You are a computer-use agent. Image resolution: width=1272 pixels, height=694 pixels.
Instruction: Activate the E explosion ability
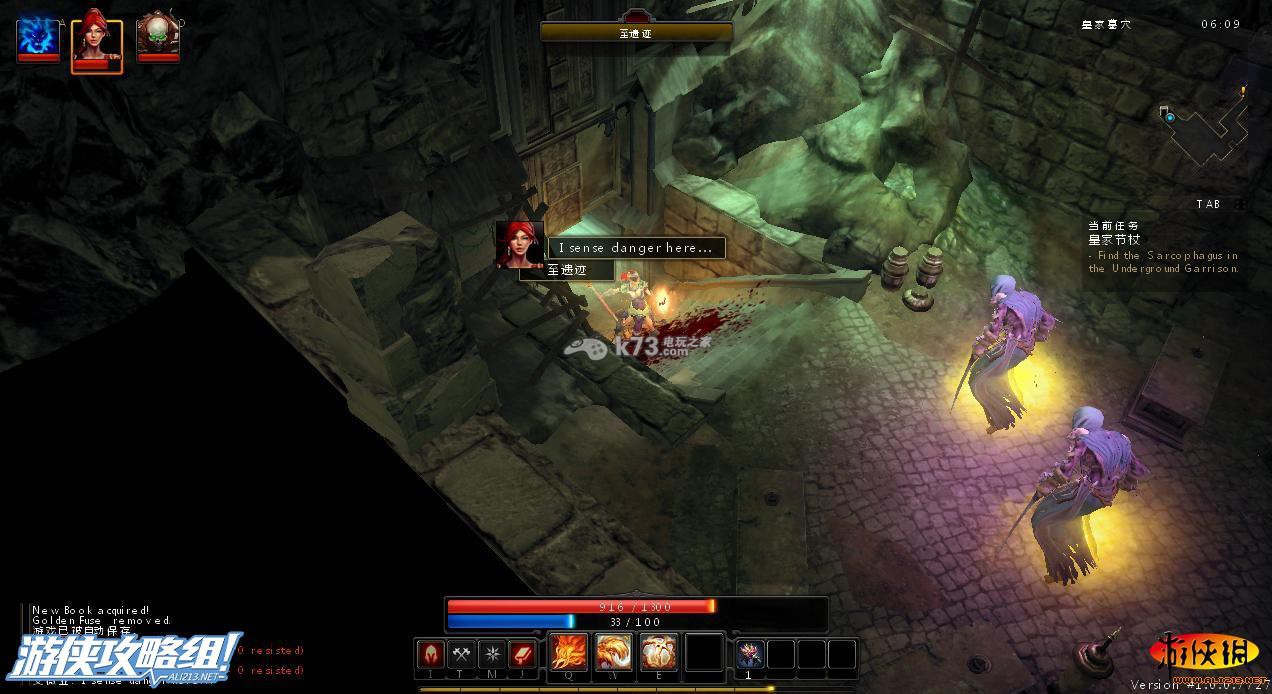(x=659, y=653)
